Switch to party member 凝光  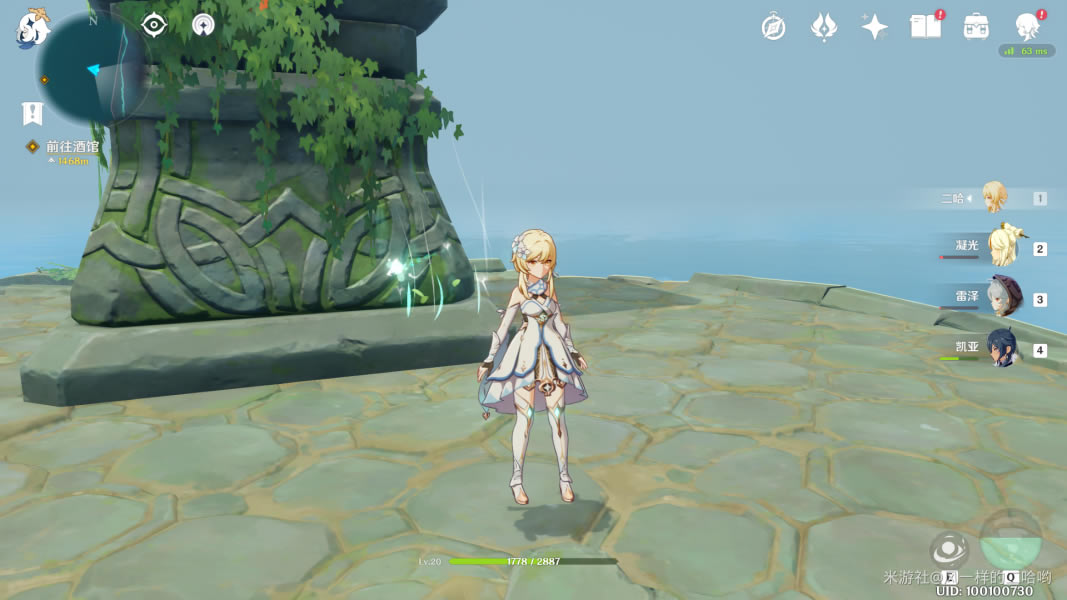pyautogui.click(x=1001, y=247)
